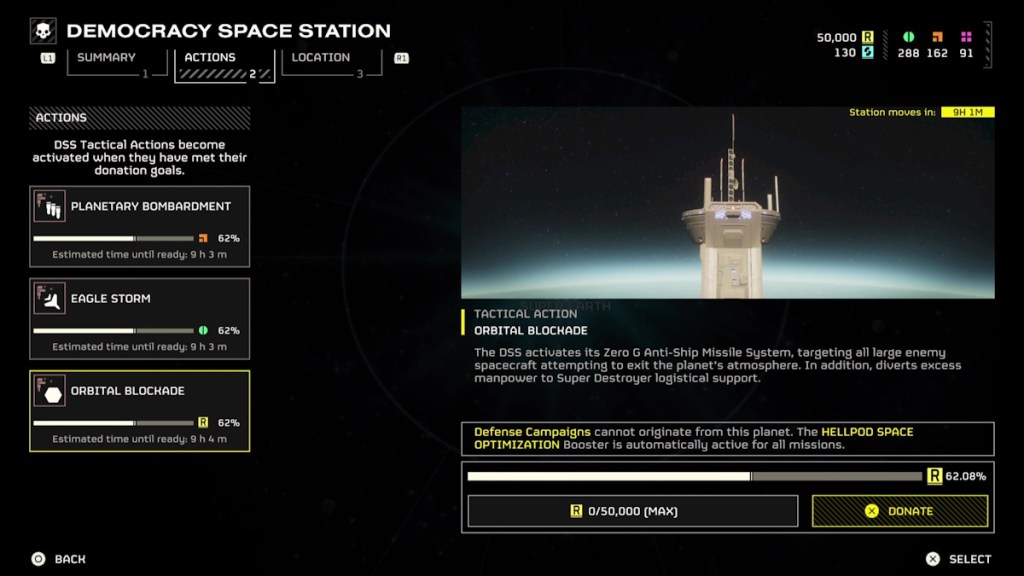Switch to the Summary tab
This screenshot has height=576, width=1024.
tap(107, 59)
